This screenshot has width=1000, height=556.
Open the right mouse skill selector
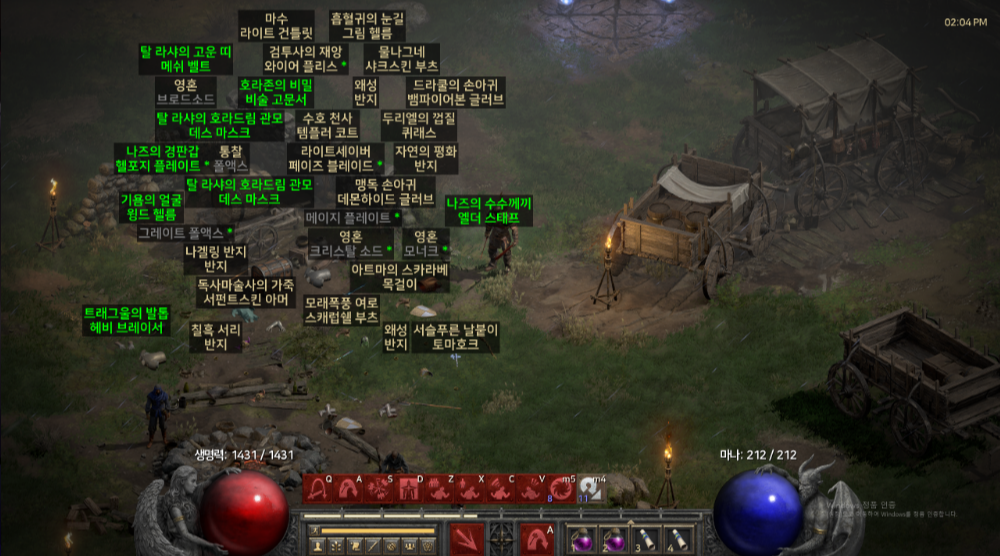tap(538, 538)
